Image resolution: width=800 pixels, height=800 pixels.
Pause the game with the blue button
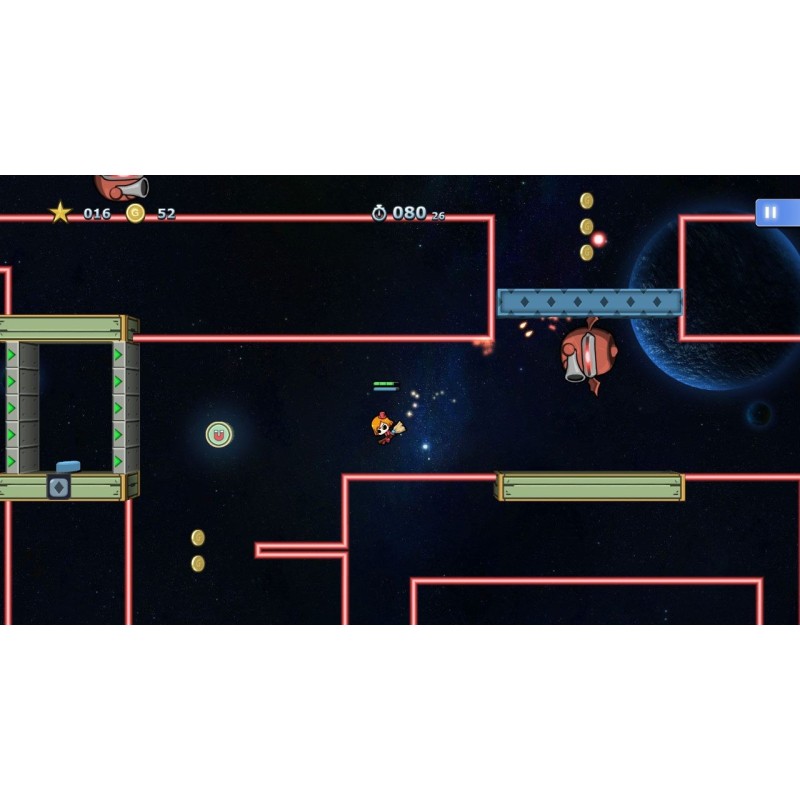[772, 212]
